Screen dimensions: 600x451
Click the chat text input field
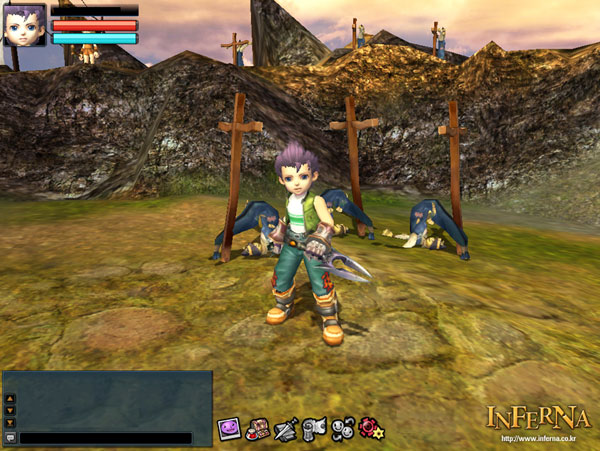(x=105, y=438)
